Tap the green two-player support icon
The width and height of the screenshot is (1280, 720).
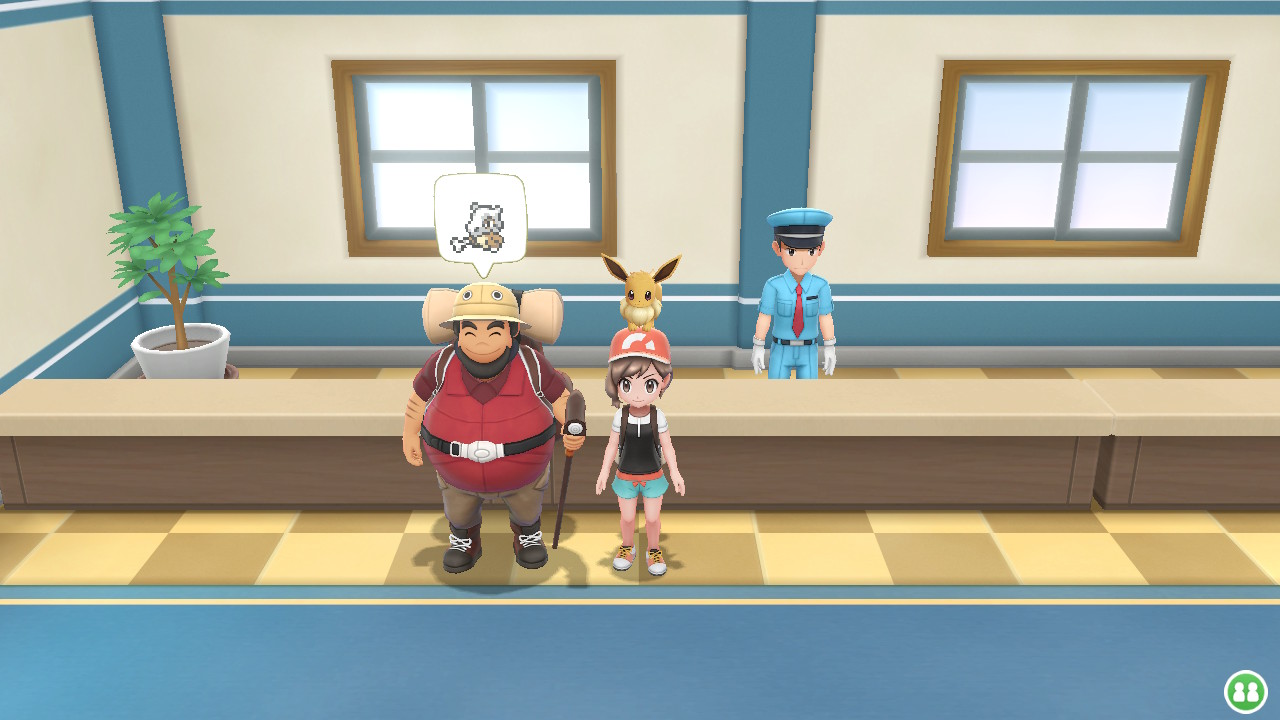[x=1245, y=691]
